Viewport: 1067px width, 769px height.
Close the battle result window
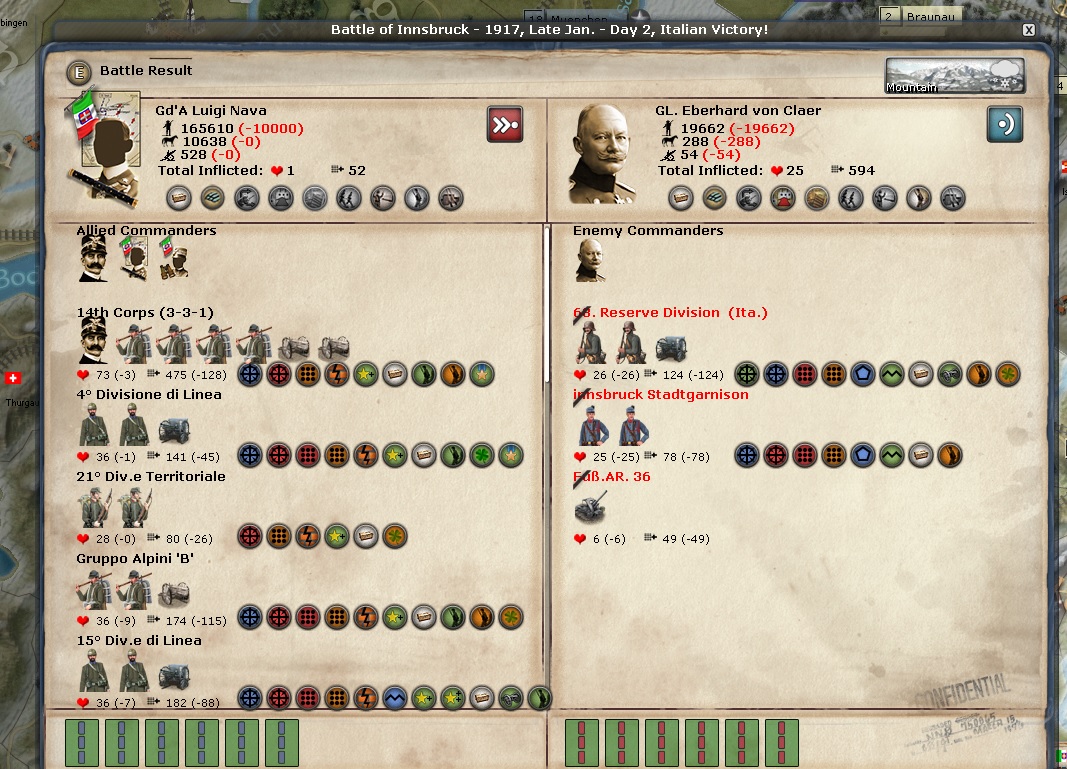(1028, 30)
